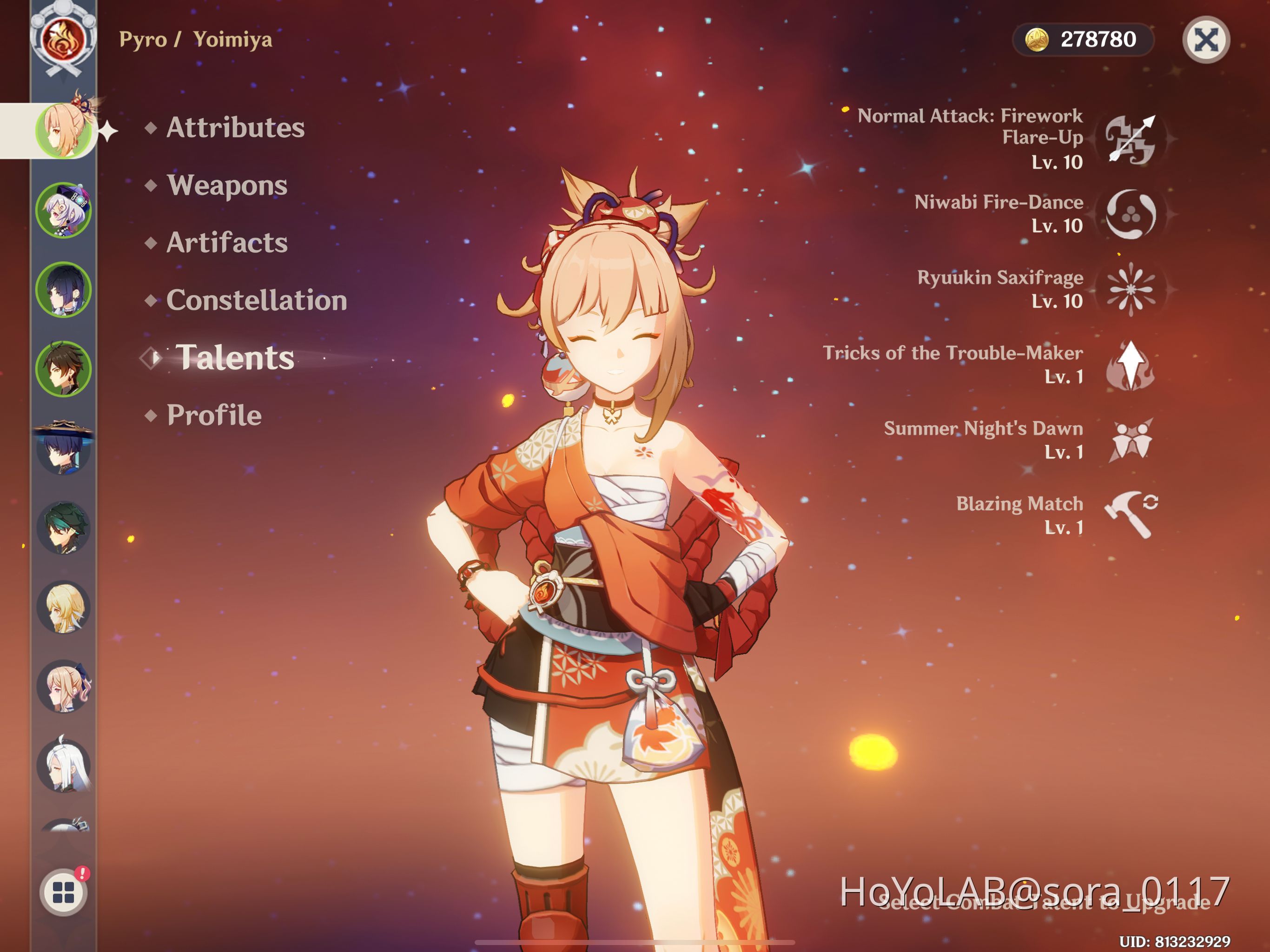Go to the Artifacts section
This screenshot has height=952, width=1270.
pos(227,242)
